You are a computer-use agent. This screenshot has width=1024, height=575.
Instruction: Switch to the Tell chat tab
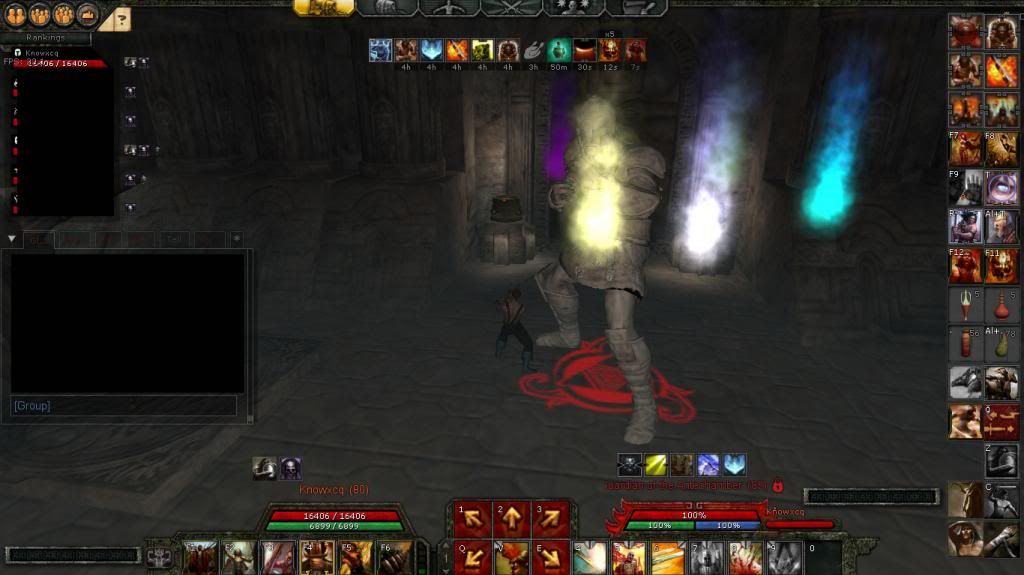174,239
